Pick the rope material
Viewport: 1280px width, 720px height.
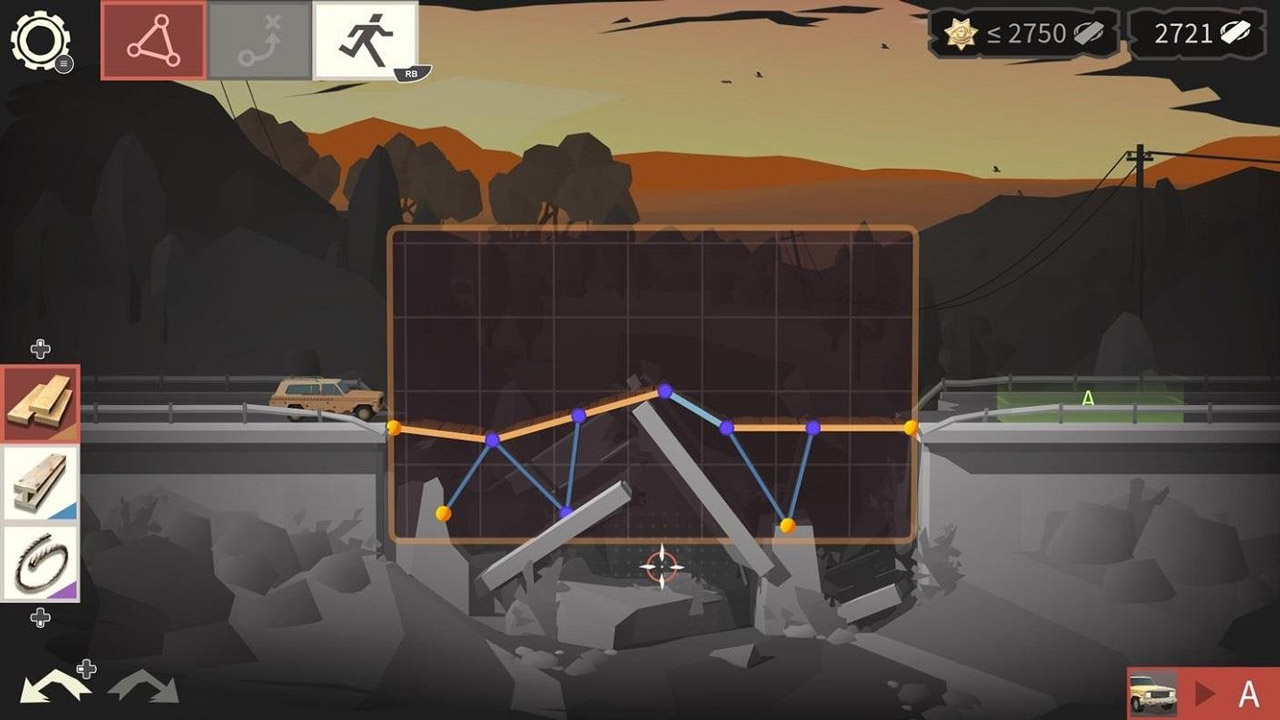pos(40,563)
